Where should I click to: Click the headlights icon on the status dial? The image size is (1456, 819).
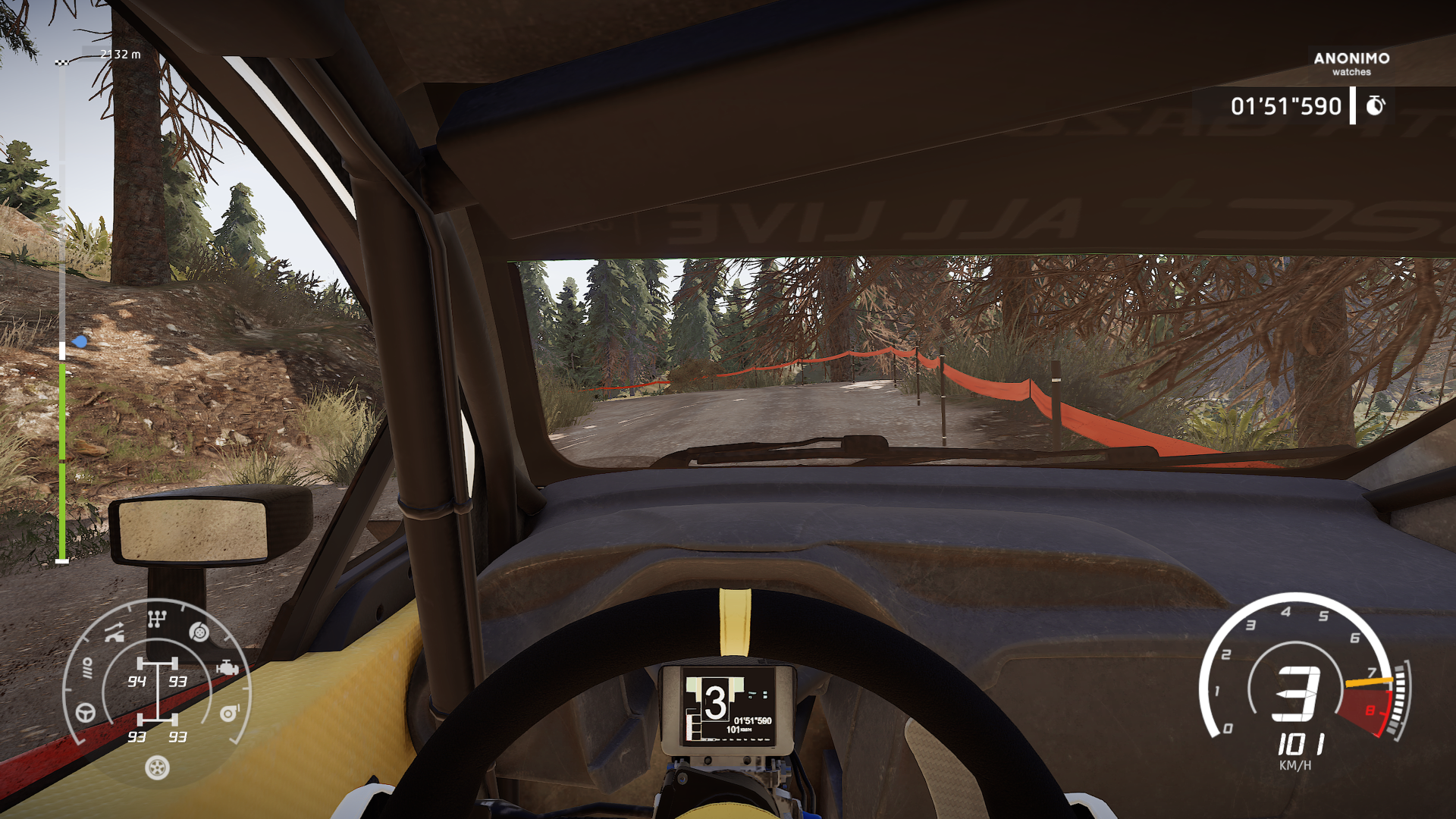coord(88,667)
